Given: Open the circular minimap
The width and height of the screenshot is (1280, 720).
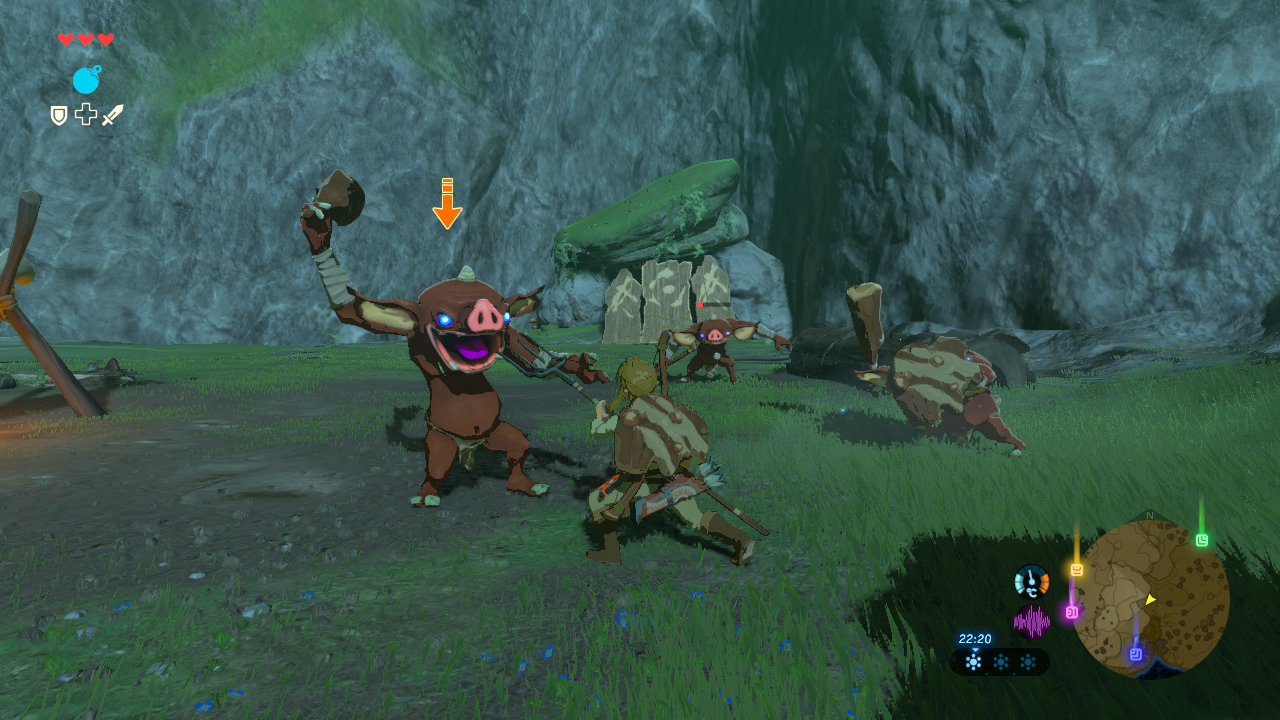Looking at the screenshot, I should 1150,598.
